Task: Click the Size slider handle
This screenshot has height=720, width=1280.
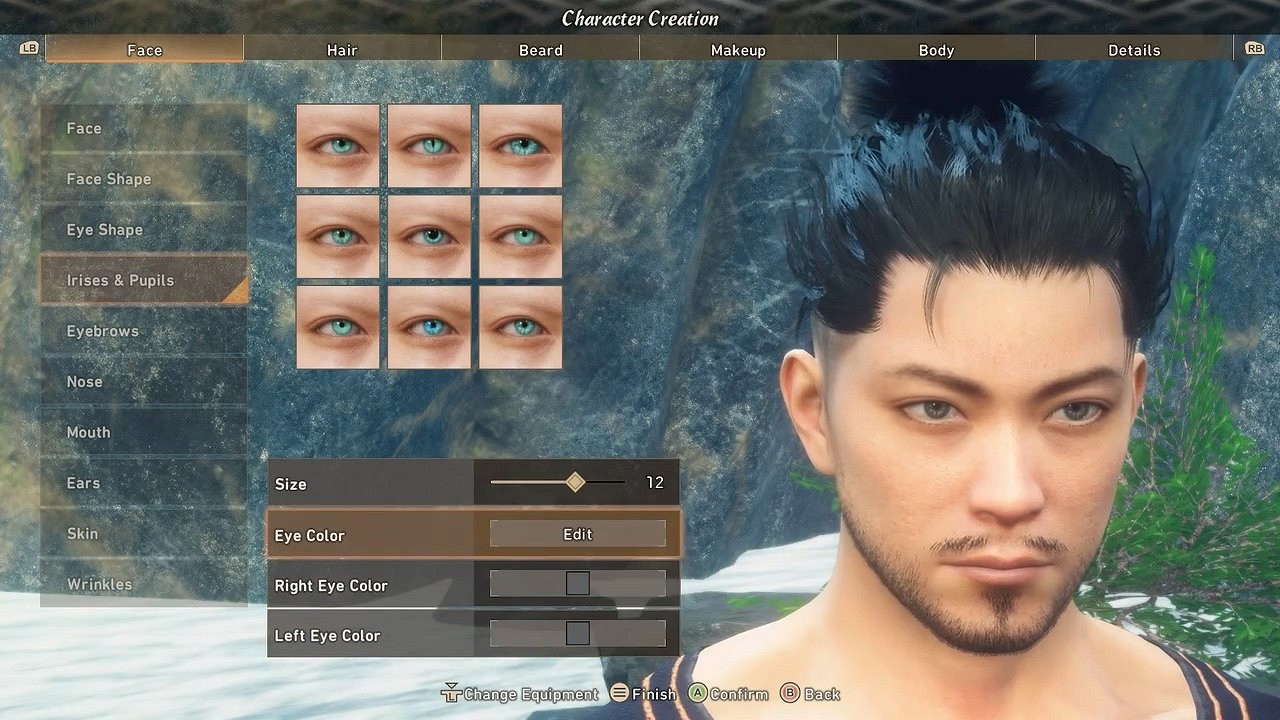Action: 573,482
